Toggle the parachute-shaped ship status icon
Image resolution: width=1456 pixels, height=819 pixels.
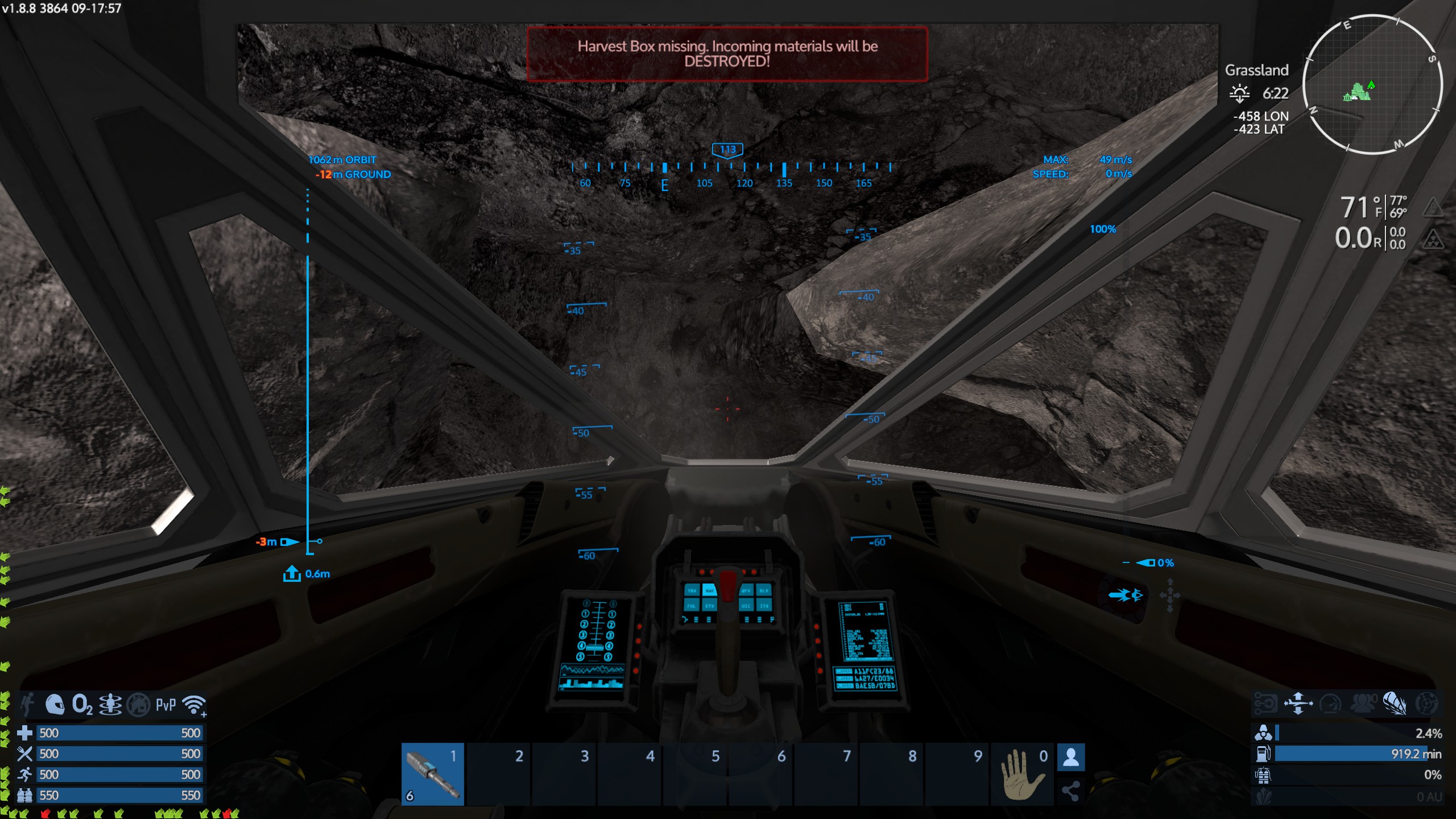coord(1395,704)
